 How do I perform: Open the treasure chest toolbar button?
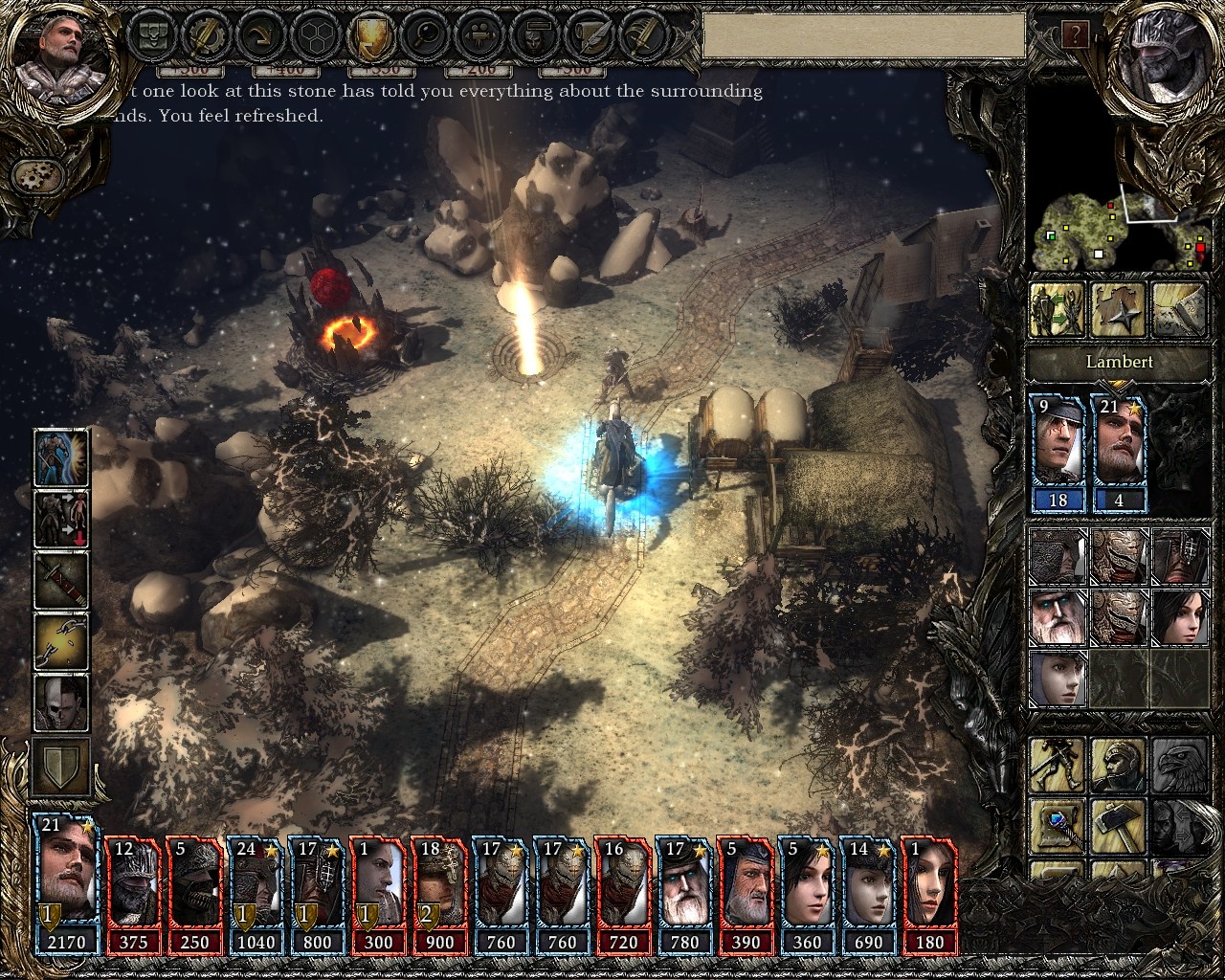pyautogui.click(x=154, y=36)
